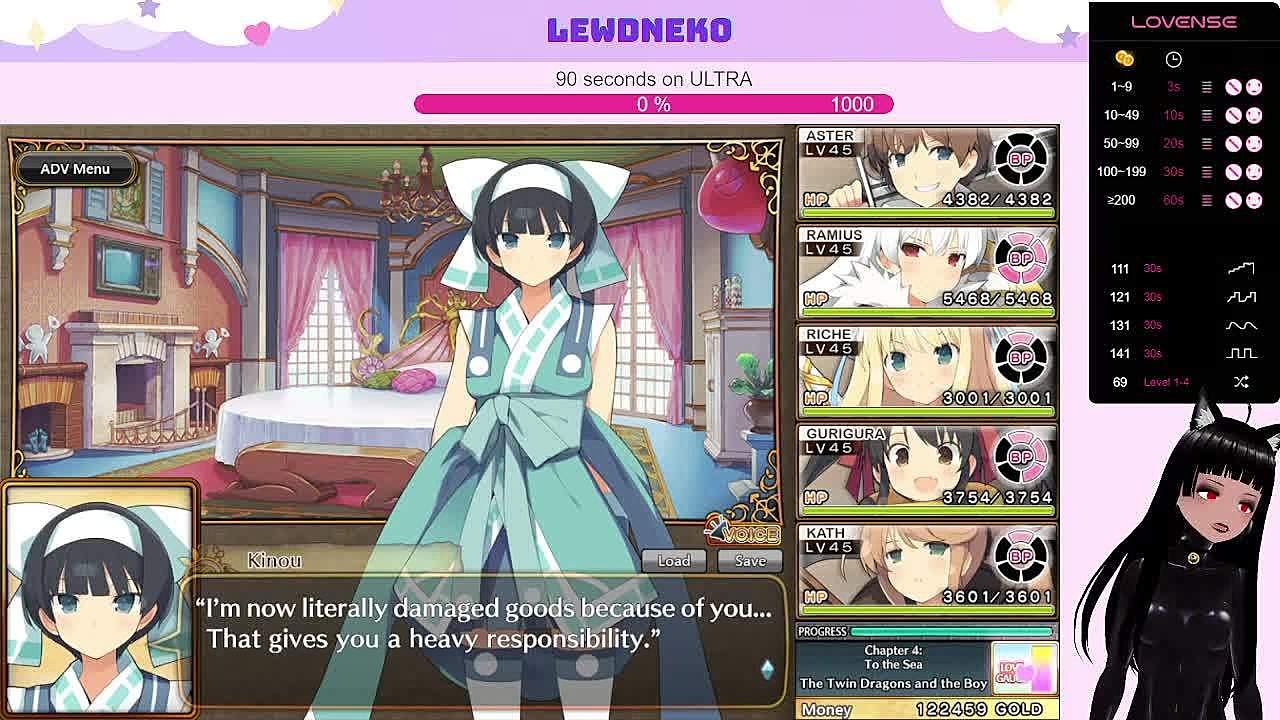Click the Load button
This screenshot has height=720, width=1280.
coord(673,561)
